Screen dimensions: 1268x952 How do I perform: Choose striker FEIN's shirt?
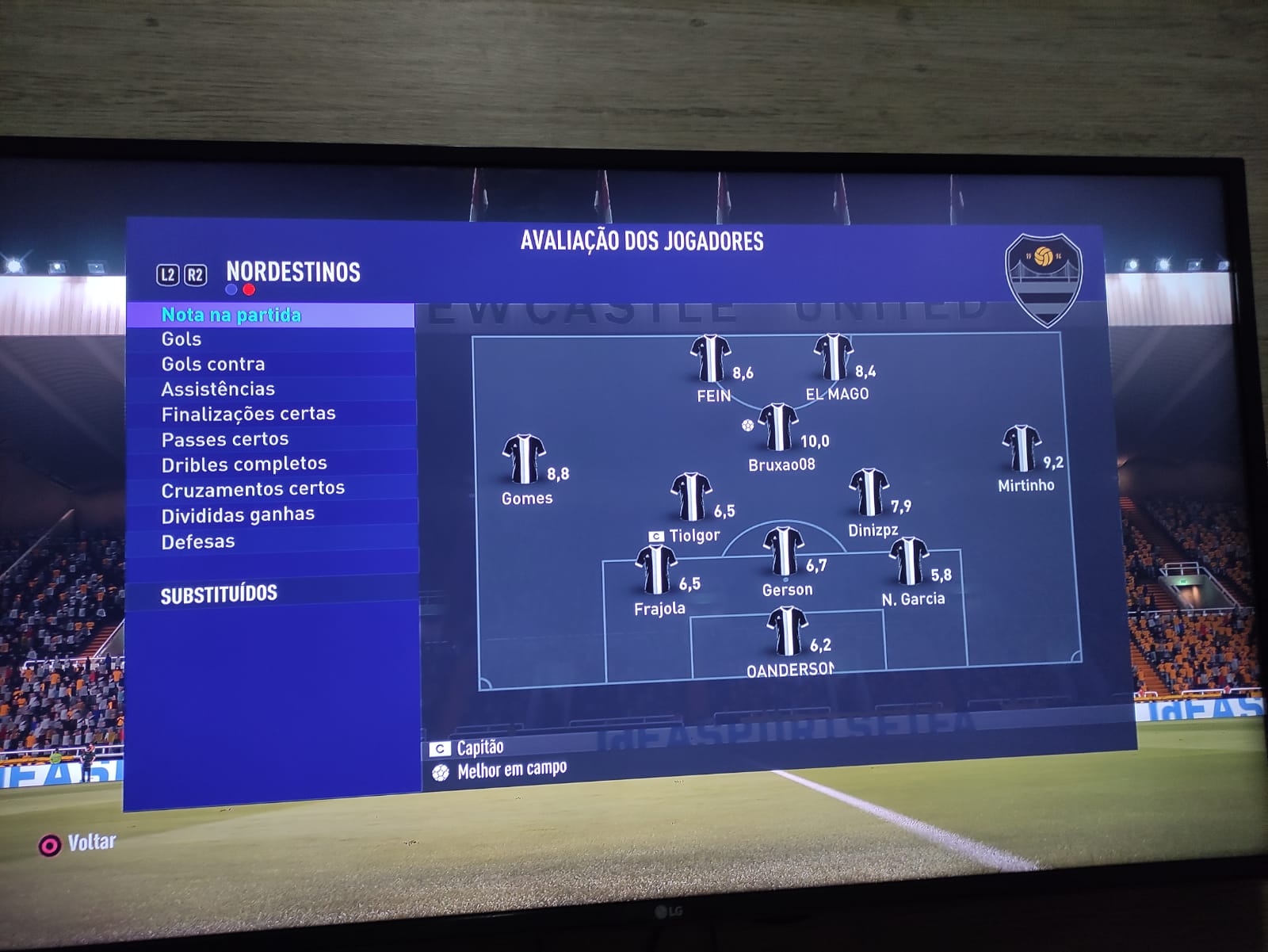click(710, 358)
